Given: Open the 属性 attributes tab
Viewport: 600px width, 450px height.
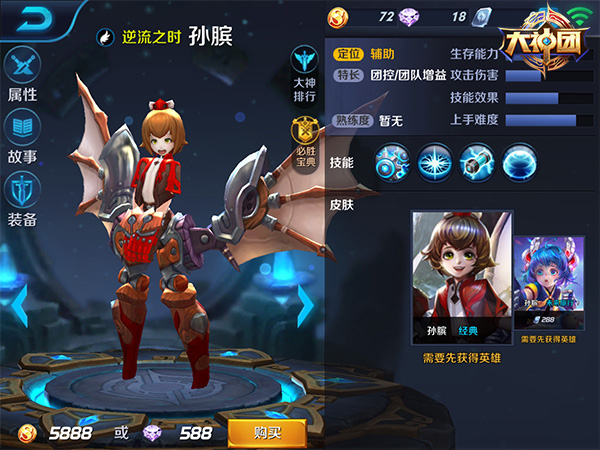Looking at the screenshot, I should (22, 74).
